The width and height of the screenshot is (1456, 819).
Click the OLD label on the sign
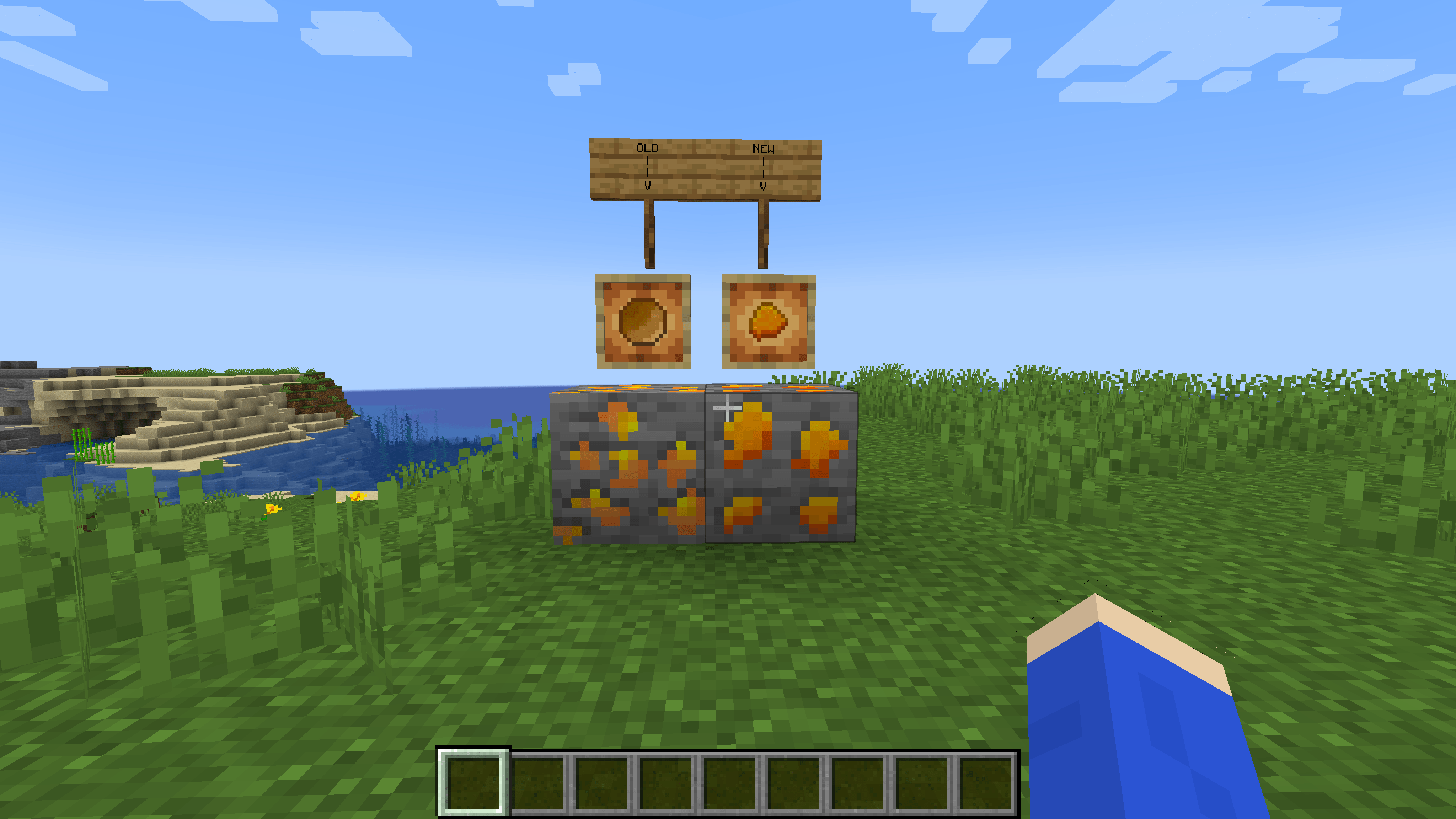coord(648,148)
